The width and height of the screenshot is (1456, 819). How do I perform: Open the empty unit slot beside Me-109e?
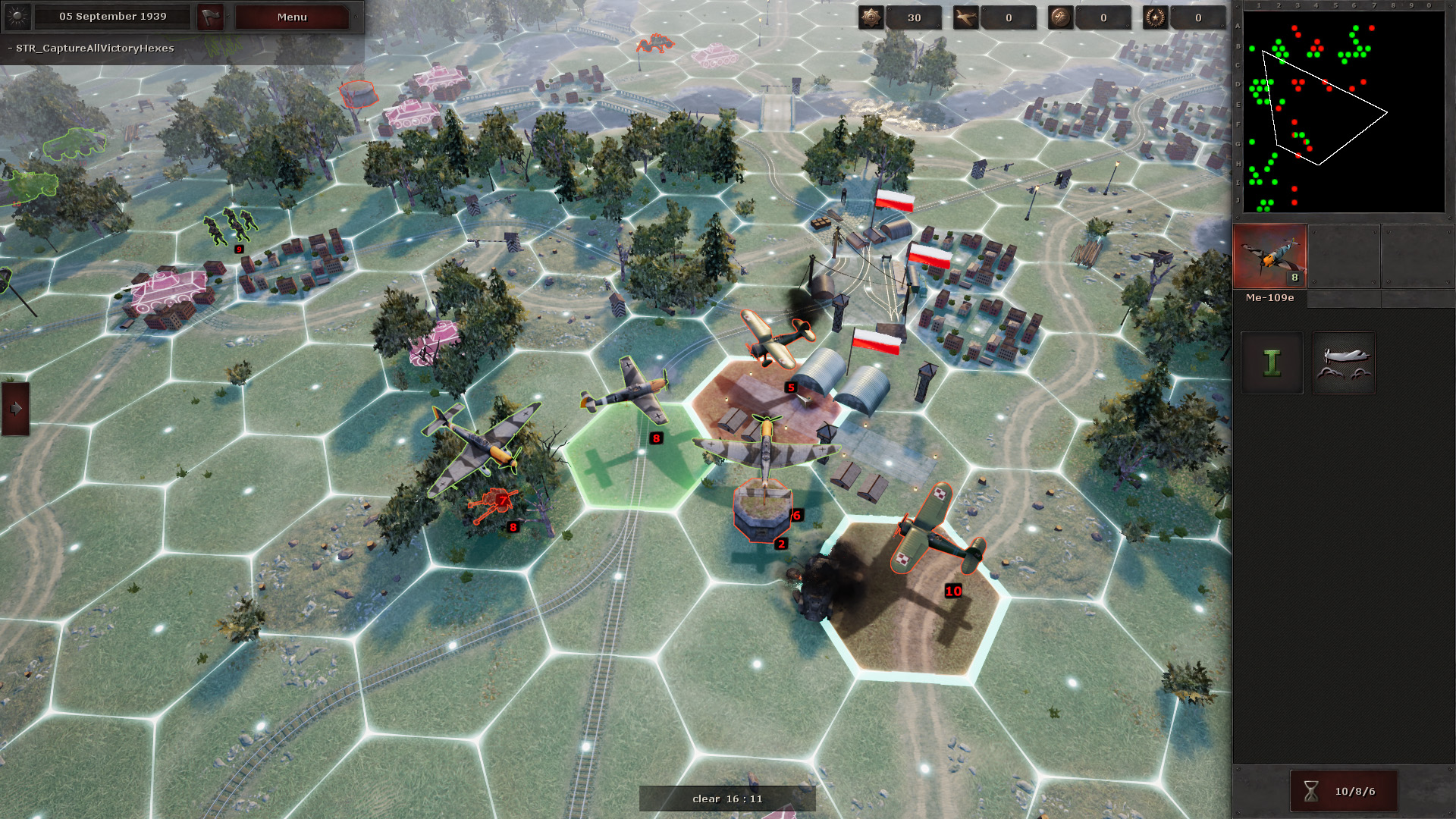(1344, 258)
